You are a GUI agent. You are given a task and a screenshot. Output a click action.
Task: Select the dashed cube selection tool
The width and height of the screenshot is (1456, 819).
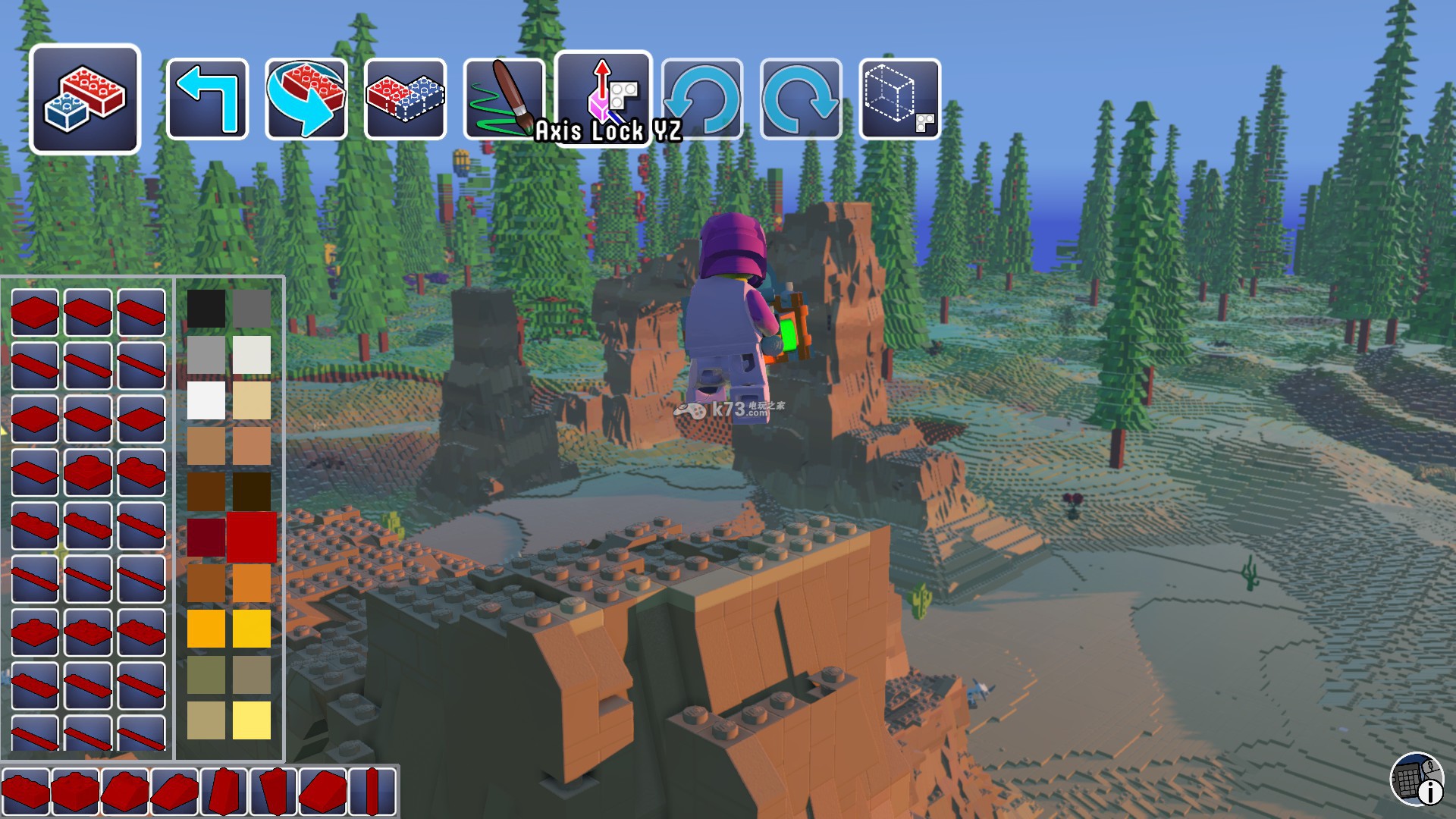900,99
